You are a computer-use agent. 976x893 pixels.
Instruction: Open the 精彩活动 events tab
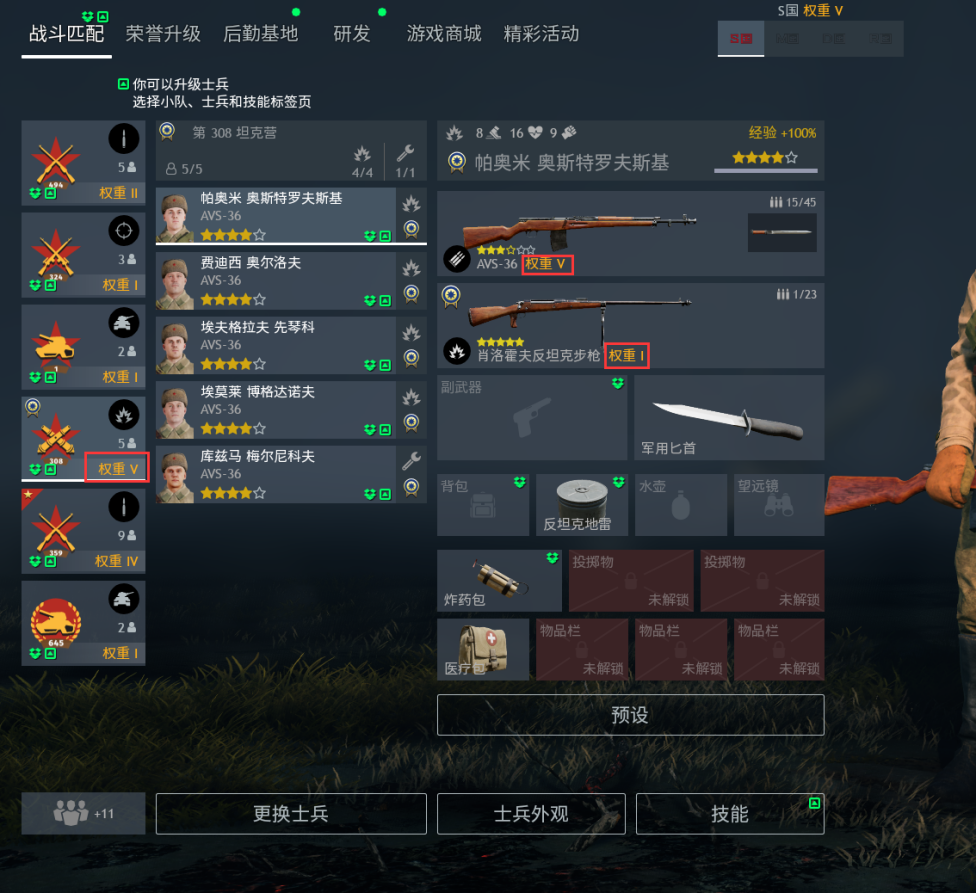point(541,34)
